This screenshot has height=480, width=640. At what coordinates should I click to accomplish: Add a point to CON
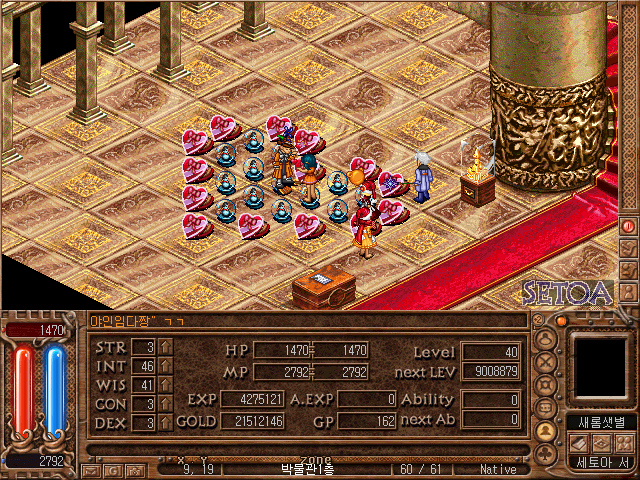click(165, 404)
